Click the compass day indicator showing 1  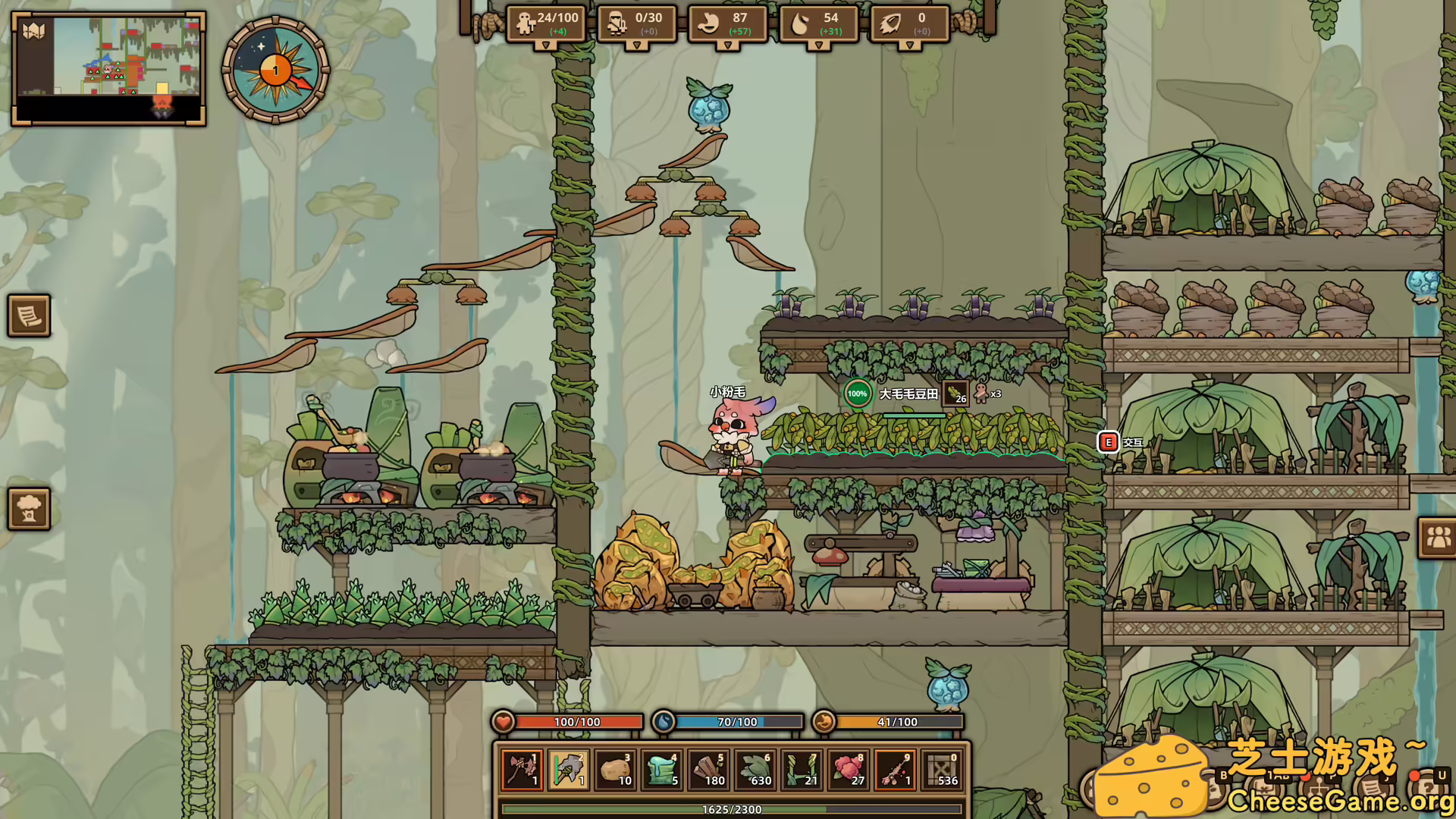tap(275, 70)
